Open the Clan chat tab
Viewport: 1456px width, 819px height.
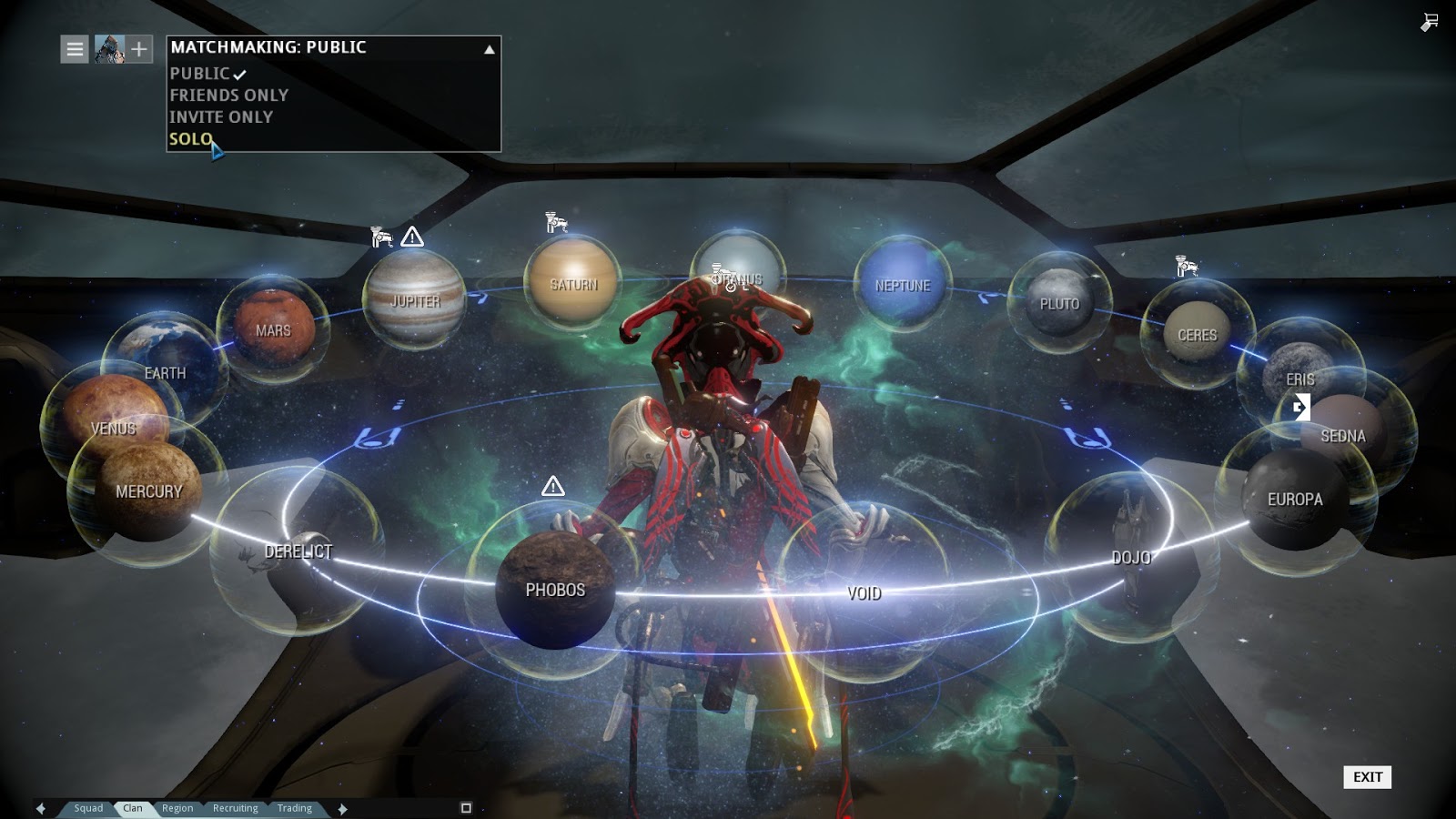pyautogui.click(x=133, y=808)
